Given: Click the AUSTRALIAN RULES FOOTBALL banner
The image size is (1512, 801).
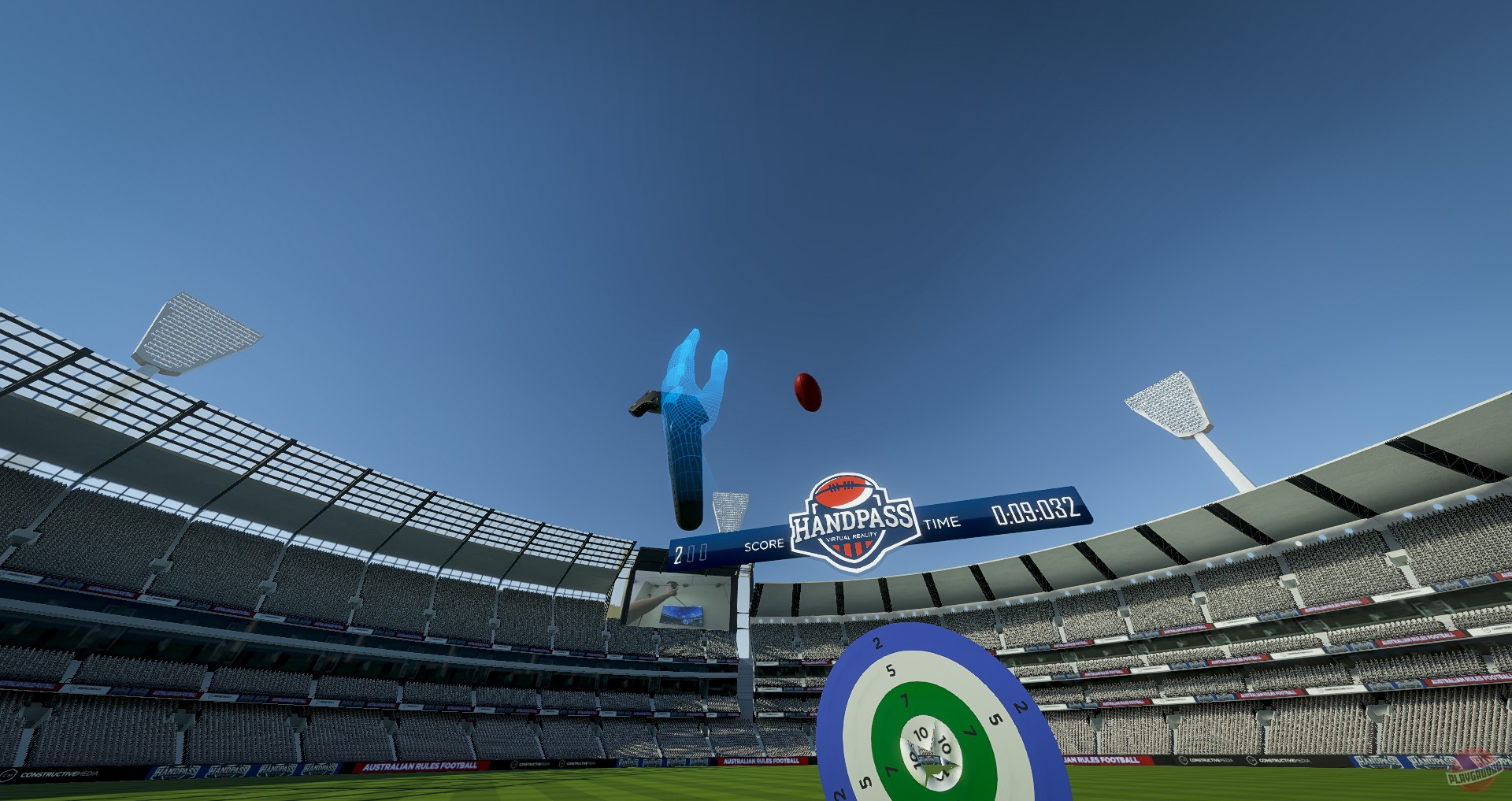Looking at the screenshot, I should (x=421, y=764).
